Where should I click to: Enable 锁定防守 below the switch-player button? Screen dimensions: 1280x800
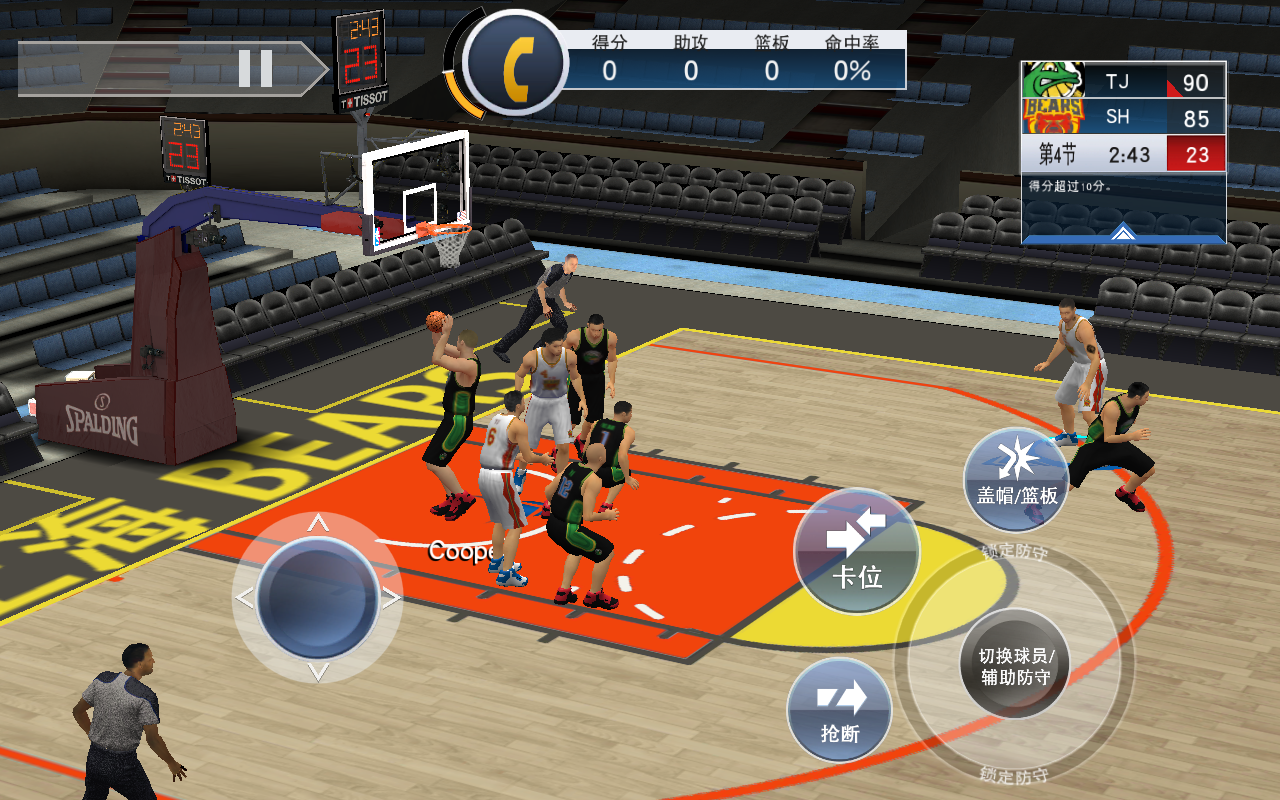1012,774
